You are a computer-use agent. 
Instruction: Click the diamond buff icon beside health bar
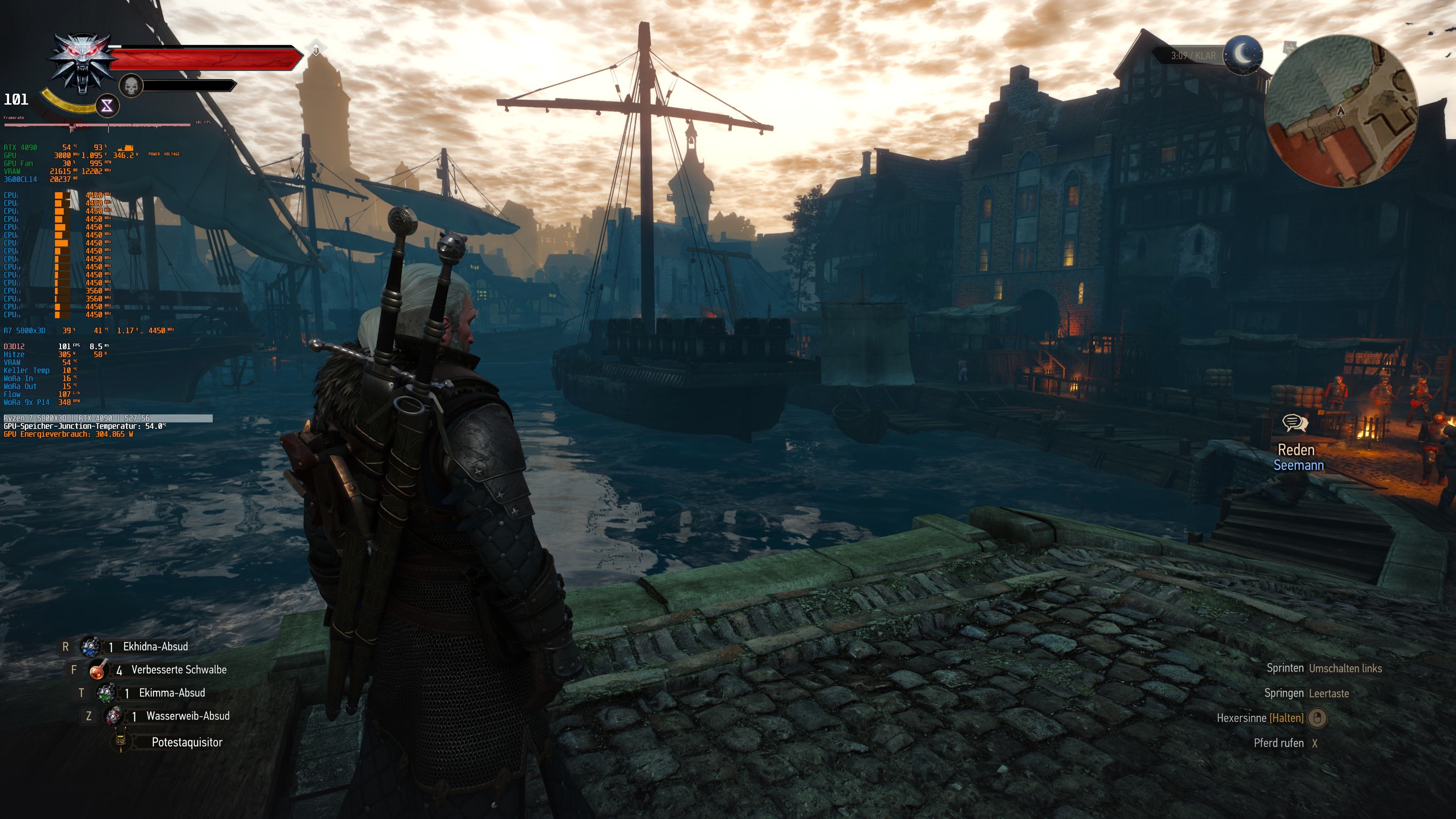point(316,49)
